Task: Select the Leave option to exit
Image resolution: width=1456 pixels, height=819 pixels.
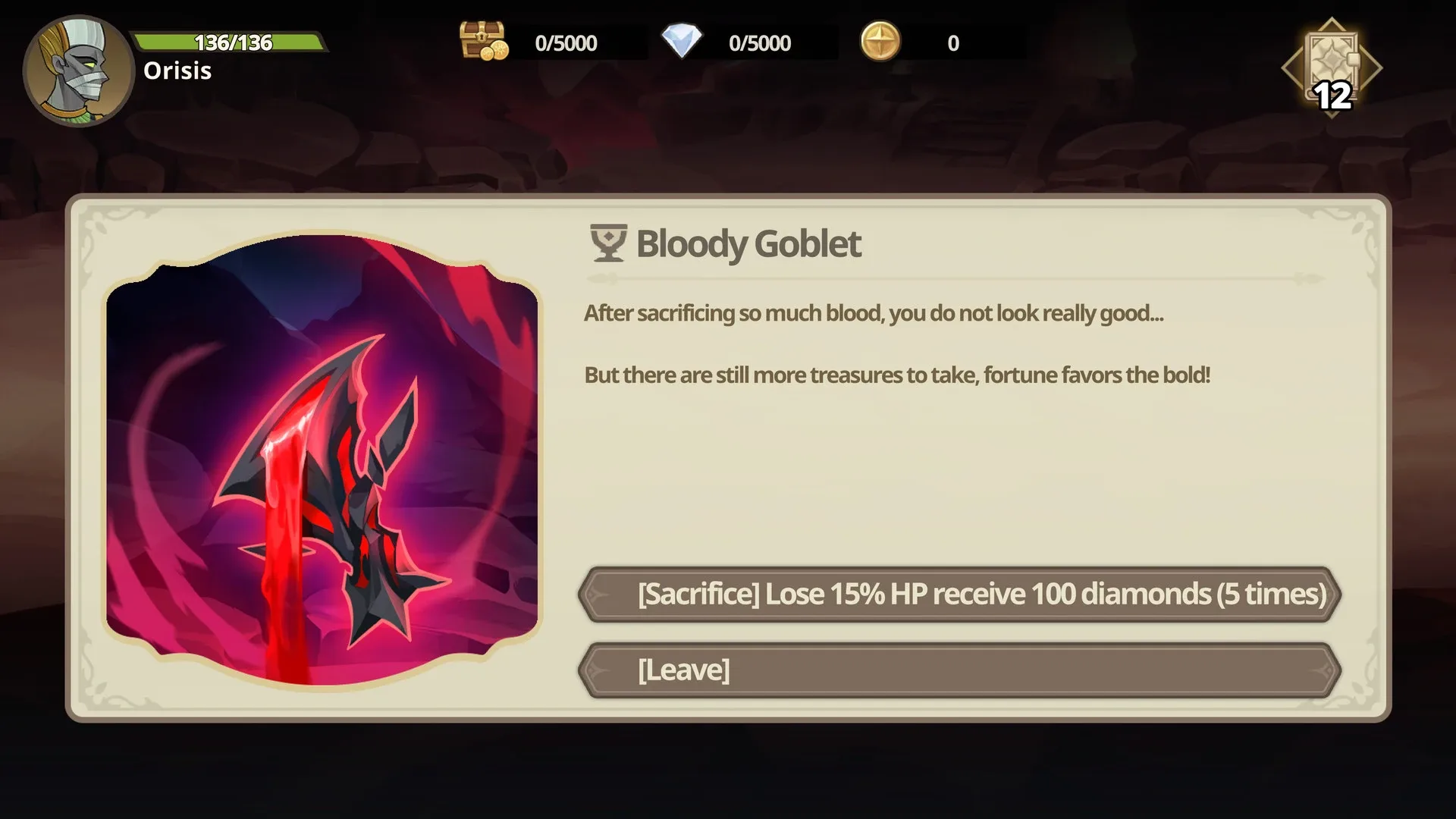Action: (x=960, y=669)
